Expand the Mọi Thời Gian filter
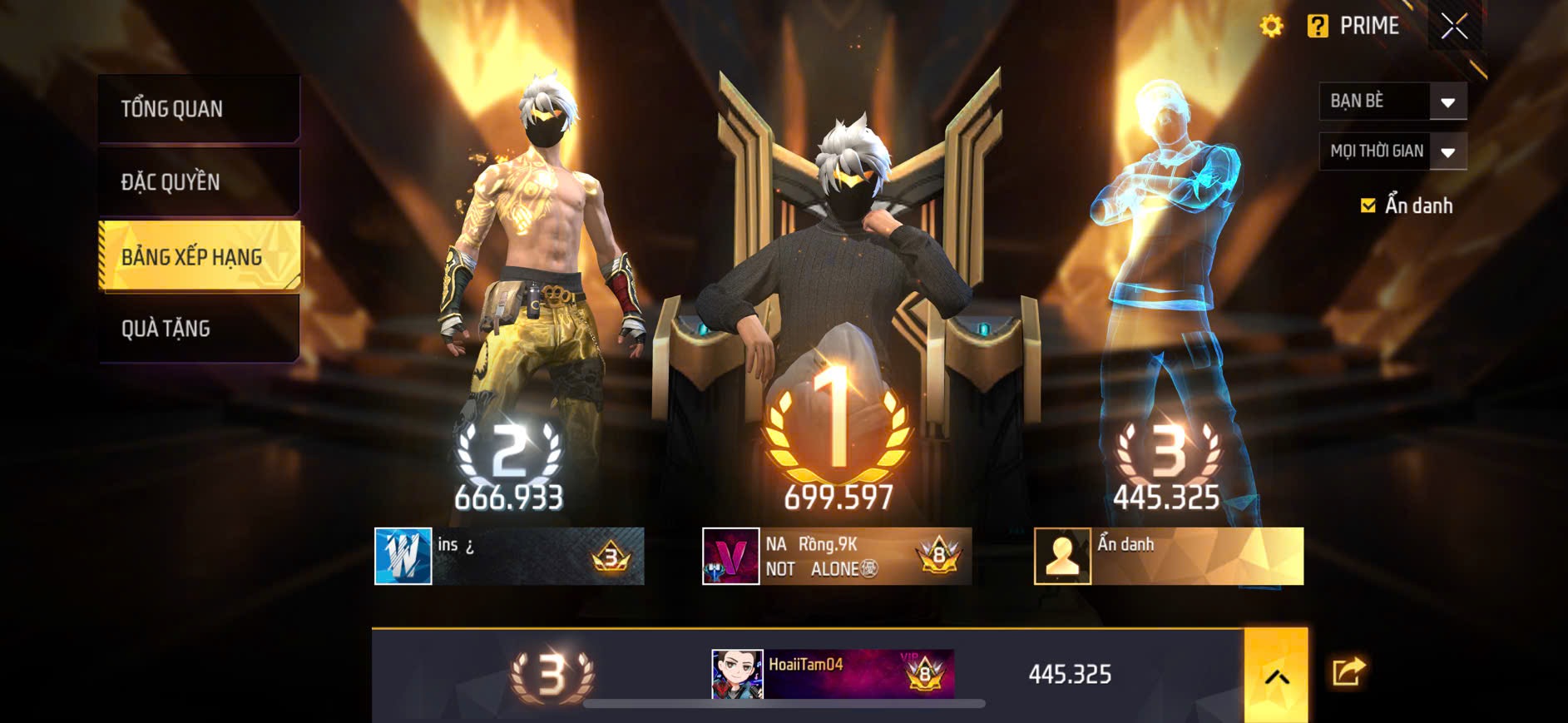Screen dimensions: 1568x723 1391,151
